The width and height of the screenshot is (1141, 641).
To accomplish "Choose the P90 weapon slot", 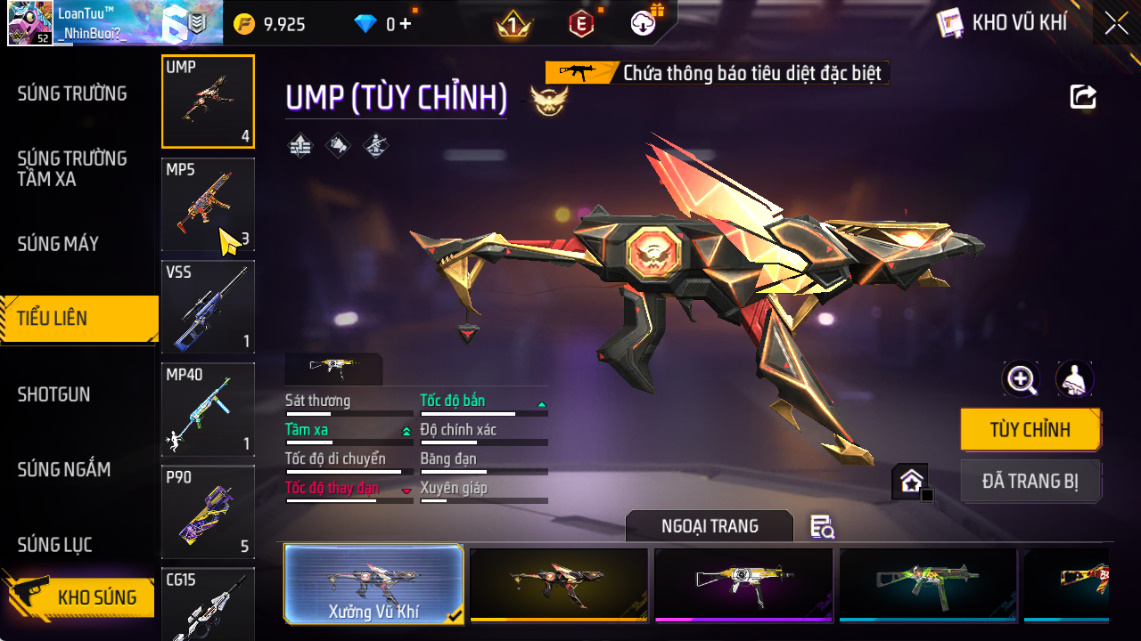I will pos(208,512).
